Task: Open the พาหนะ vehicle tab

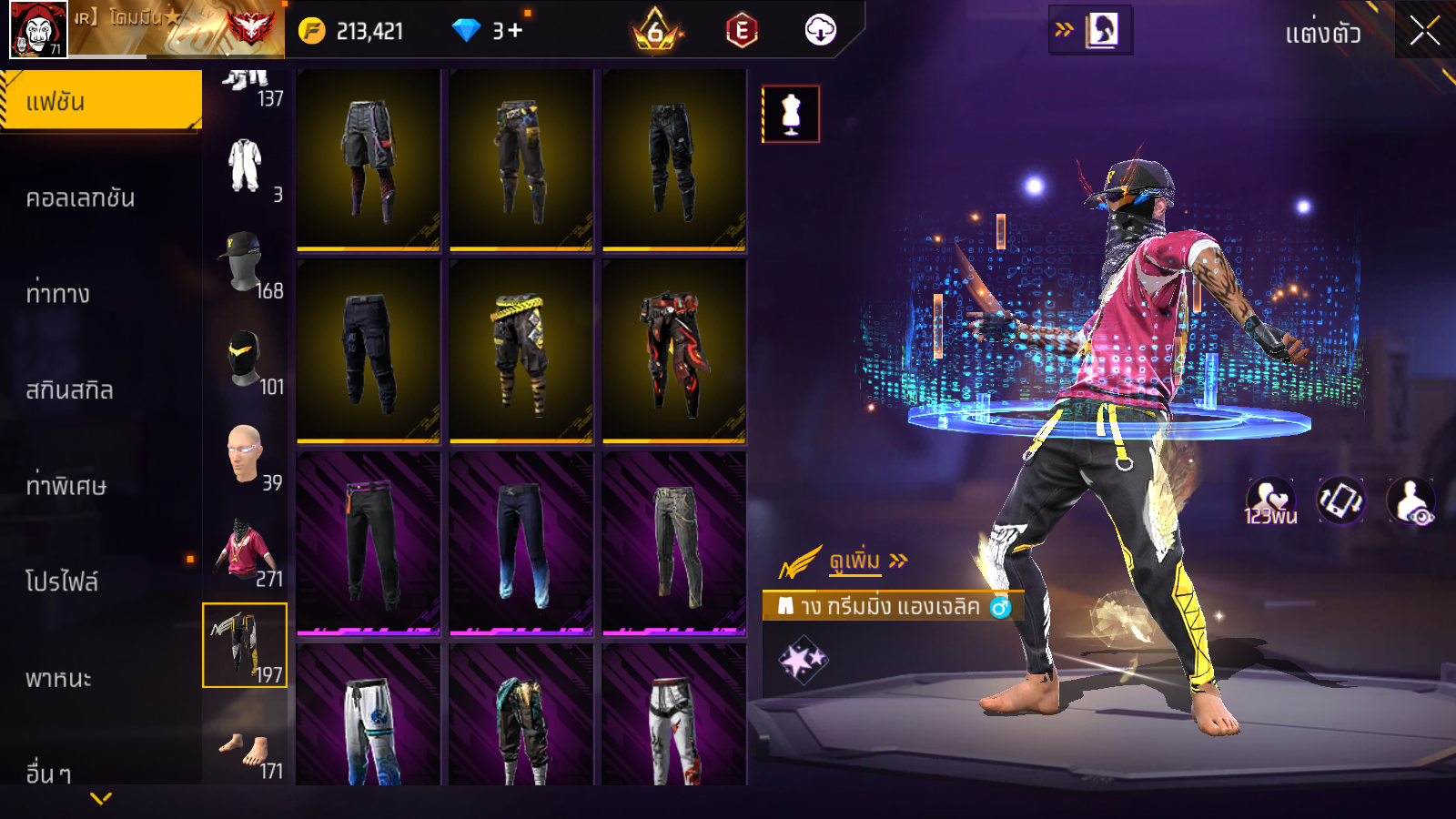Action: click(x=58, y=678)
